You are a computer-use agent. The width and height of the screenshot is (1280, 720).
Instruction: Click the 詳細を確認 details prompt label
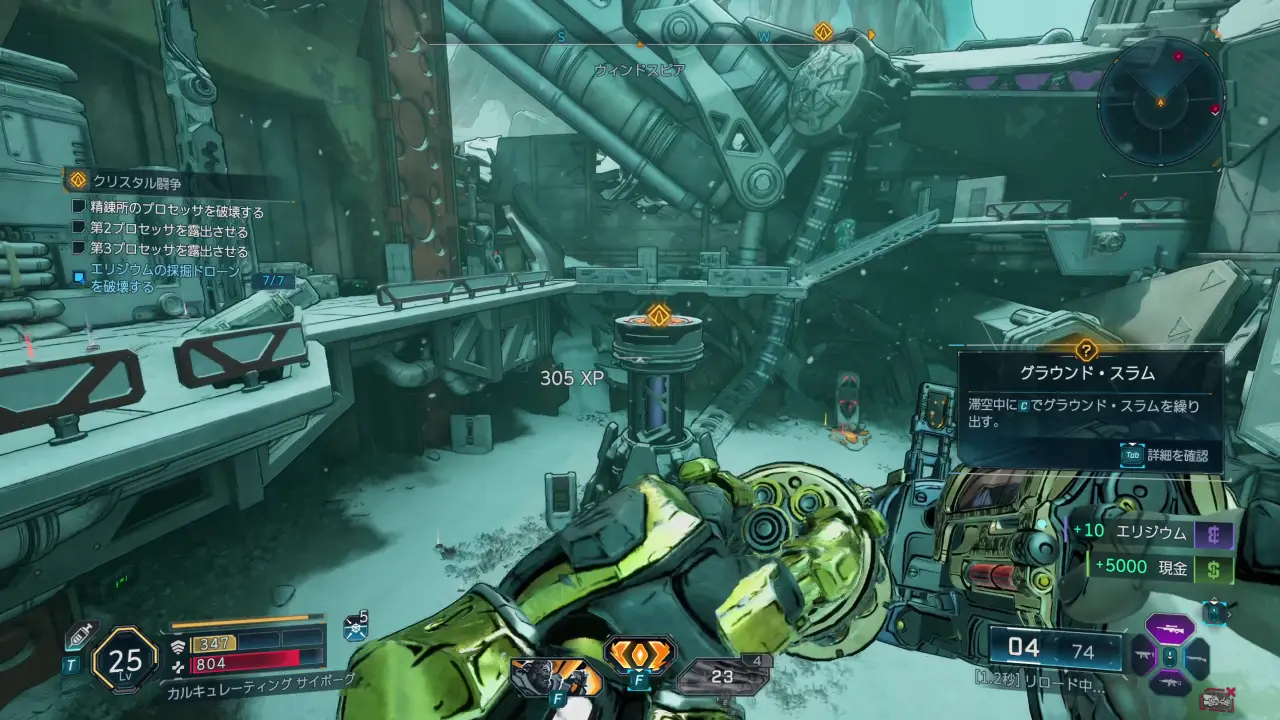1175,456
